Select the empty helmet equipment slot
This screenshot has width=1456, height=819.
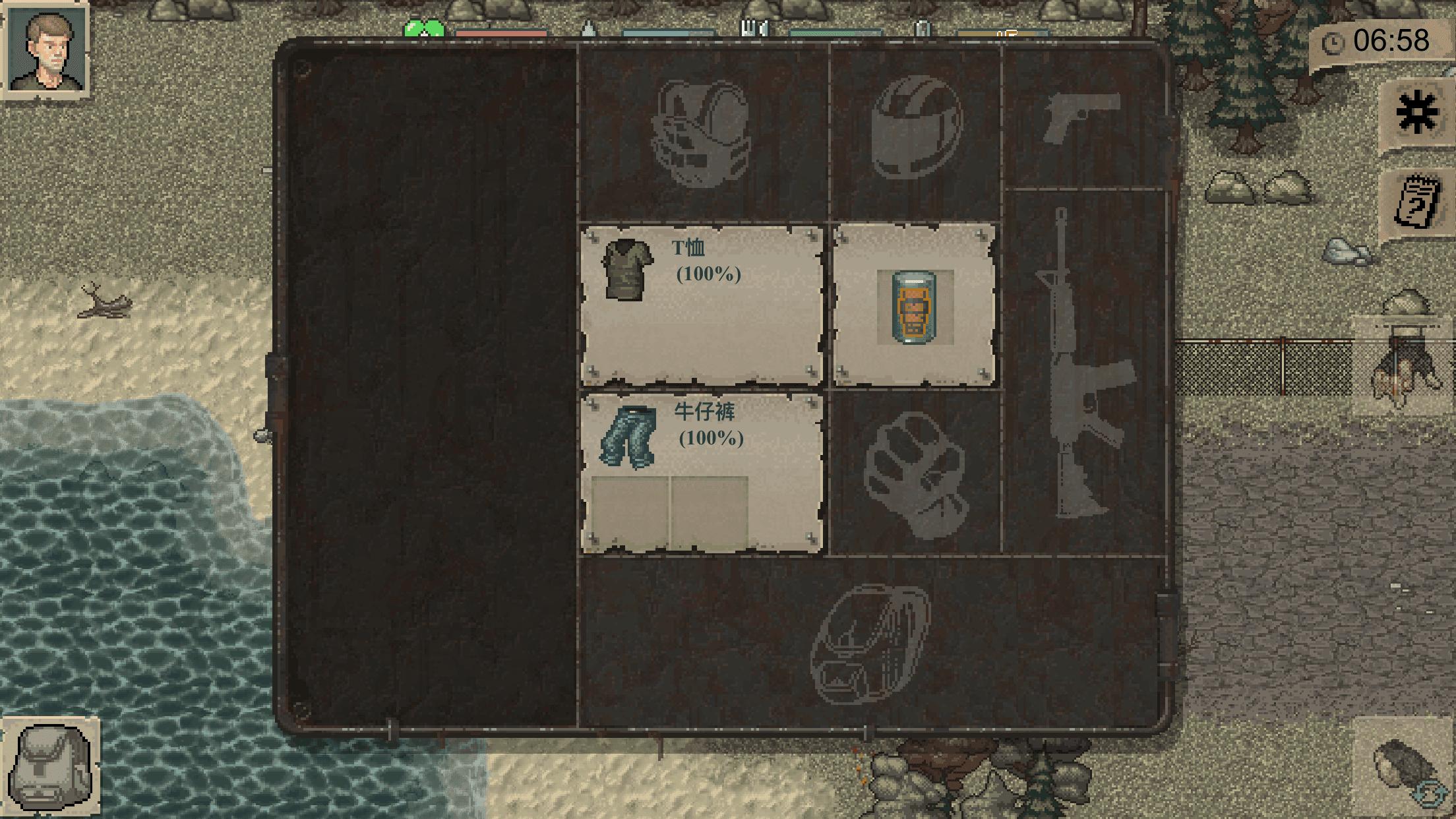coord(917,129)
